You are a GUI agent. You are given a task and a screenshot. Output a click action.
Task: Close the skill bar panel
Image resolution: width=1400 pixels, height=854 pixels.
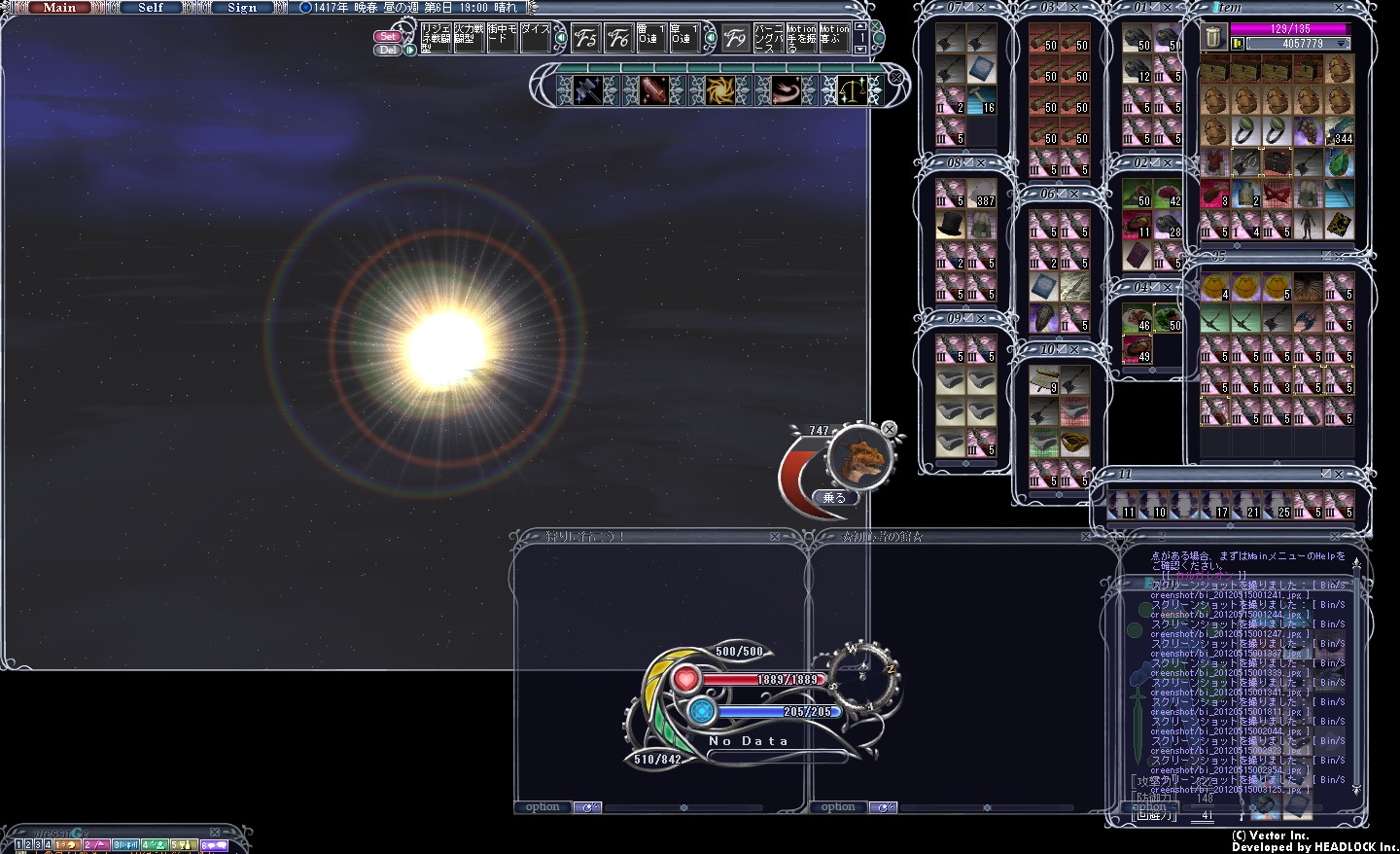coord(896,77)
